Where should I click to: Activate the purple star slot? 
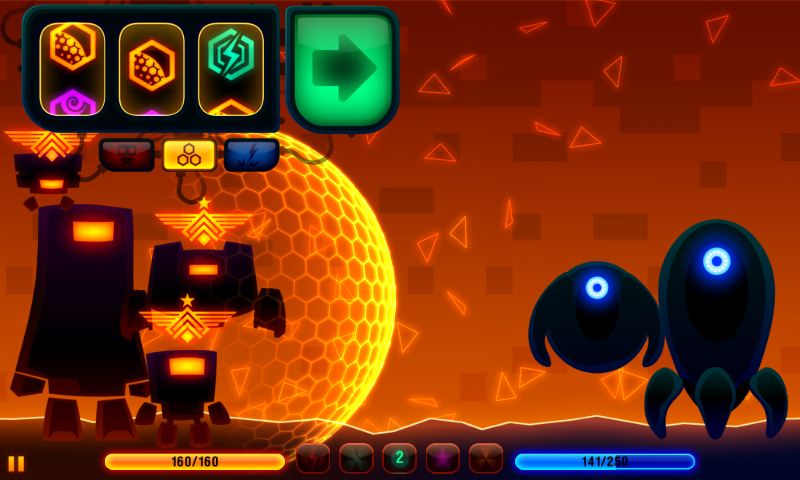[443, 458]
